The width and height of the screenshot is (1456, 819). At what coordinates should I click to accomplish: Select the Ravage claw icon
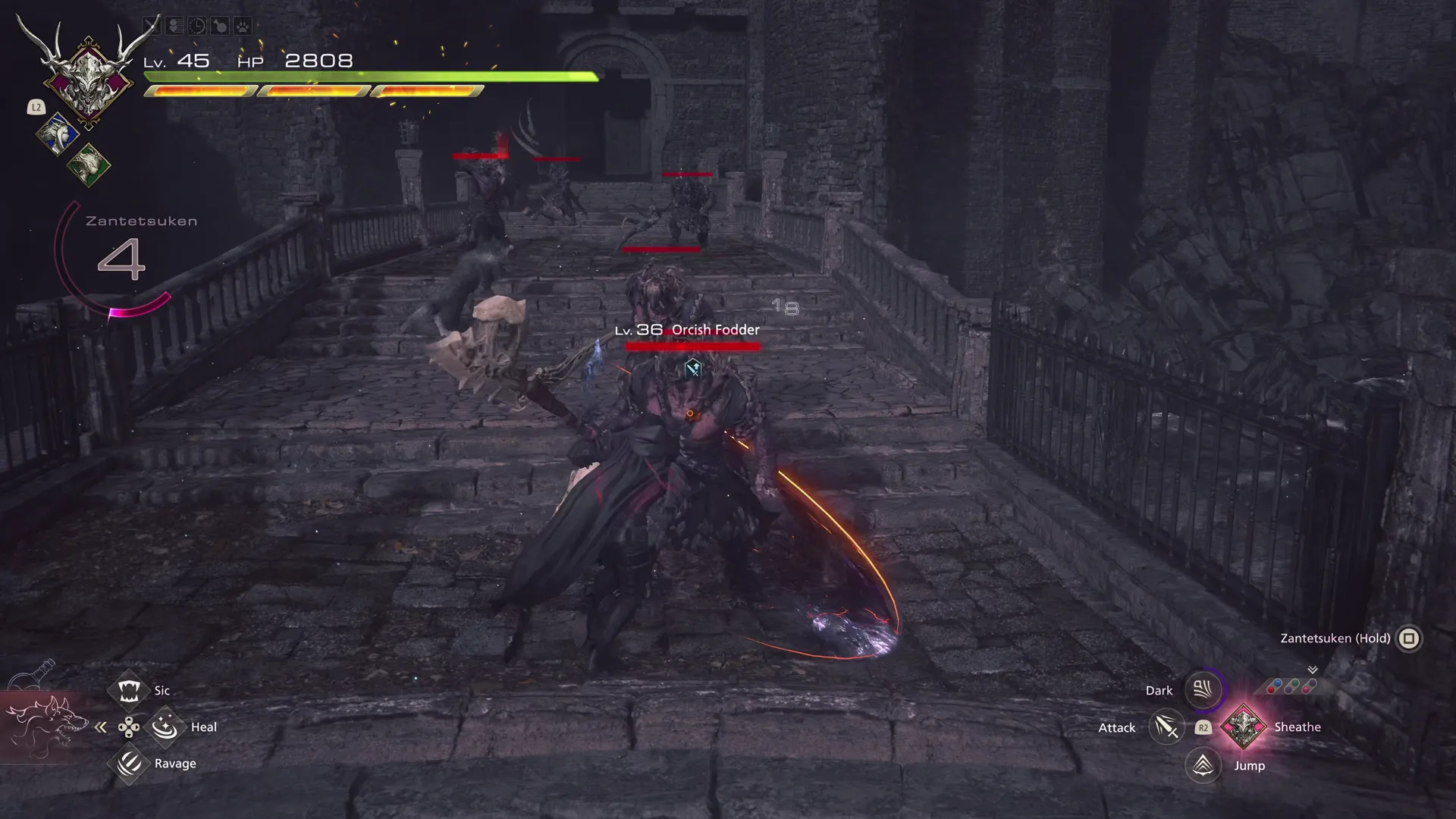tap(129, 764)
